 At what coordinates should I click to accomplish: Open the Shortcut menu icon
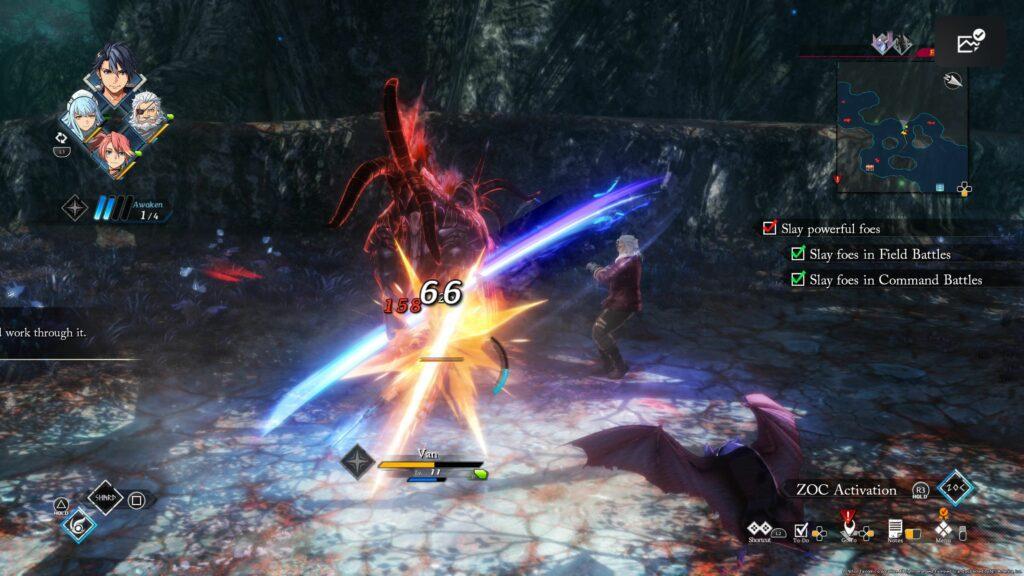(761, 528)
